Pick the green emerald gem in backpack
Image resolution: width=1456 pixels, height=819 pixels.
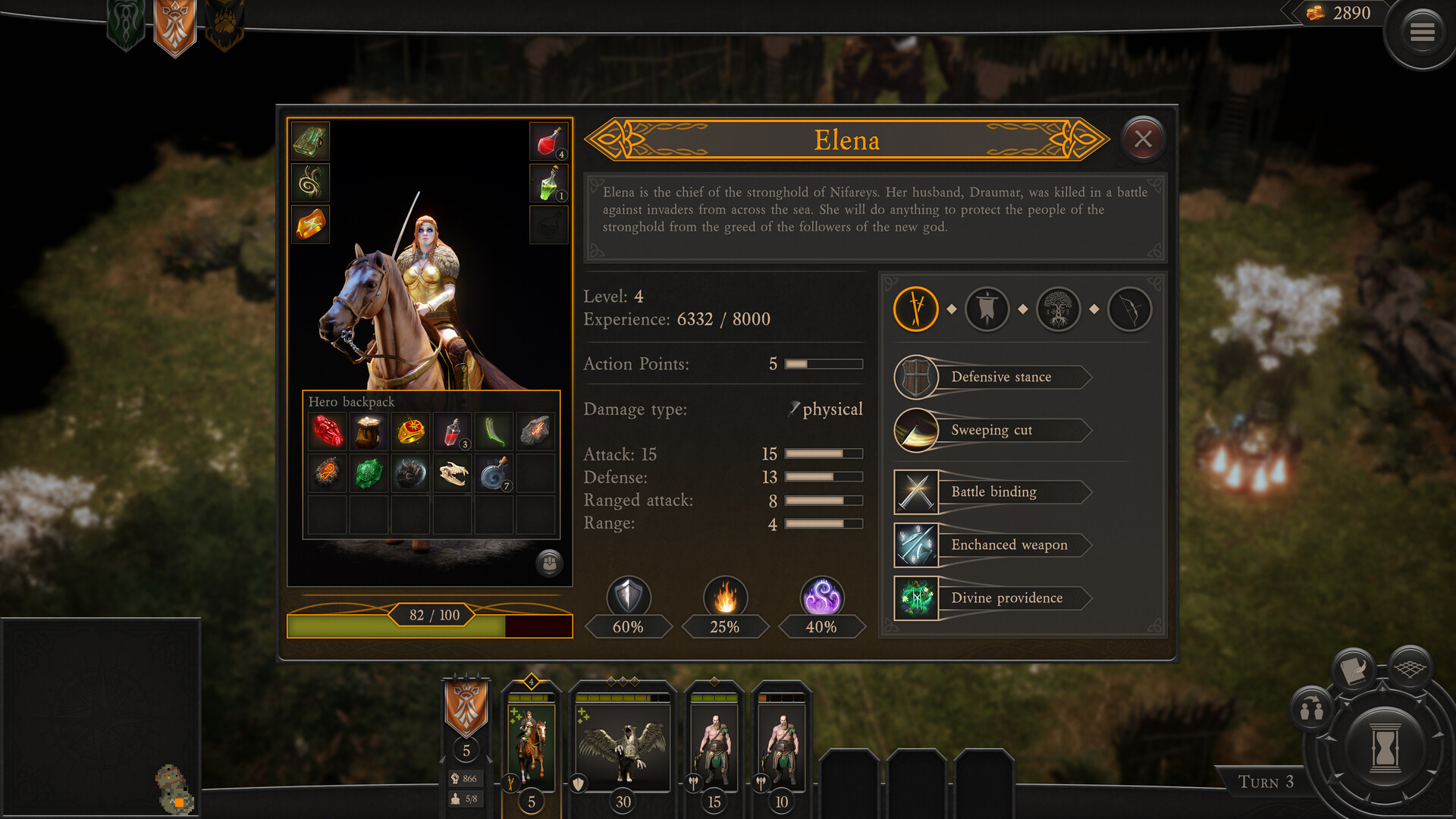coord(369,474)
